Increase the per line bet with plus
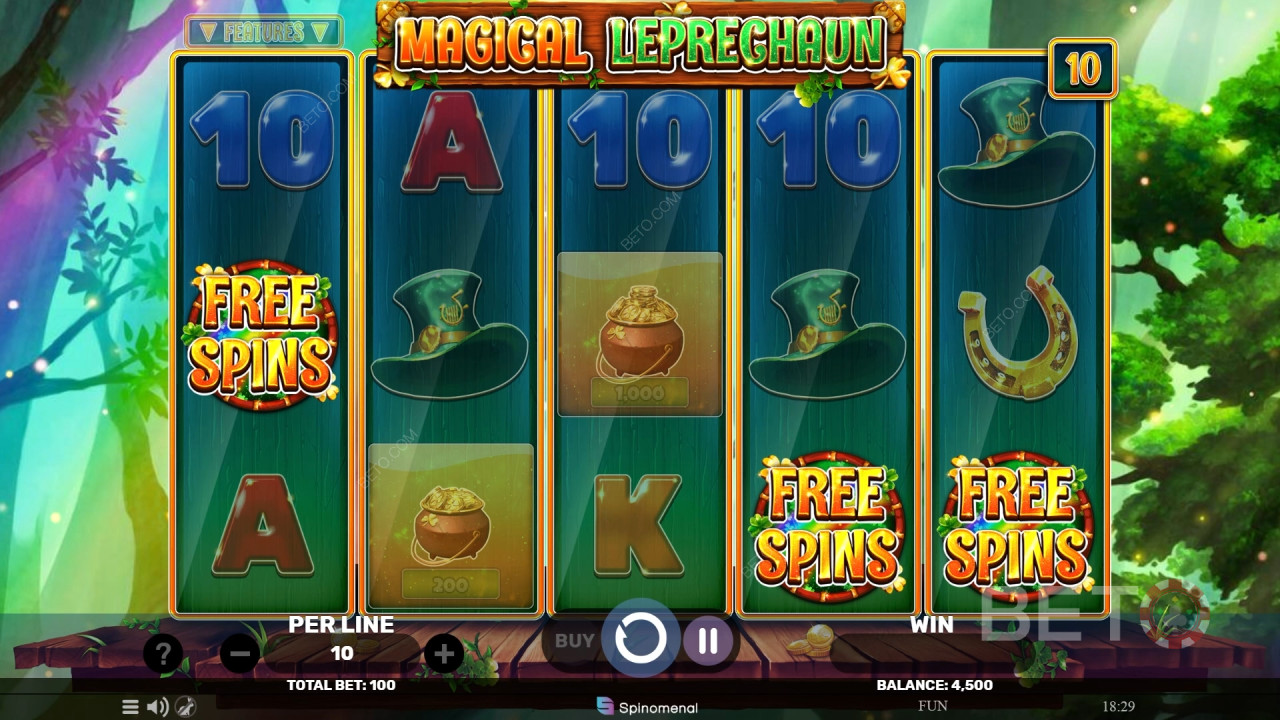The height and width of the screenshot is (720, 1280). [x=444, y=655]
